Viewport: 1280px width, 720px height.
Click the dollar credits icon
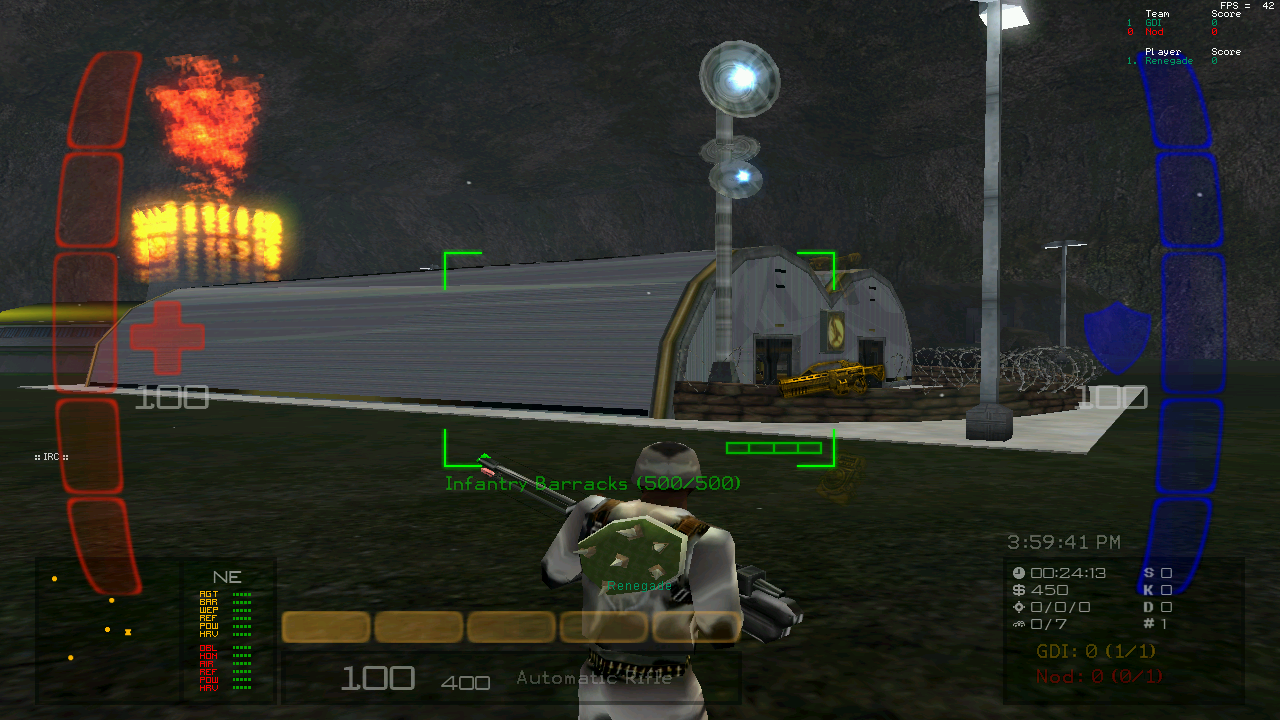click(x=1019, y=590)
